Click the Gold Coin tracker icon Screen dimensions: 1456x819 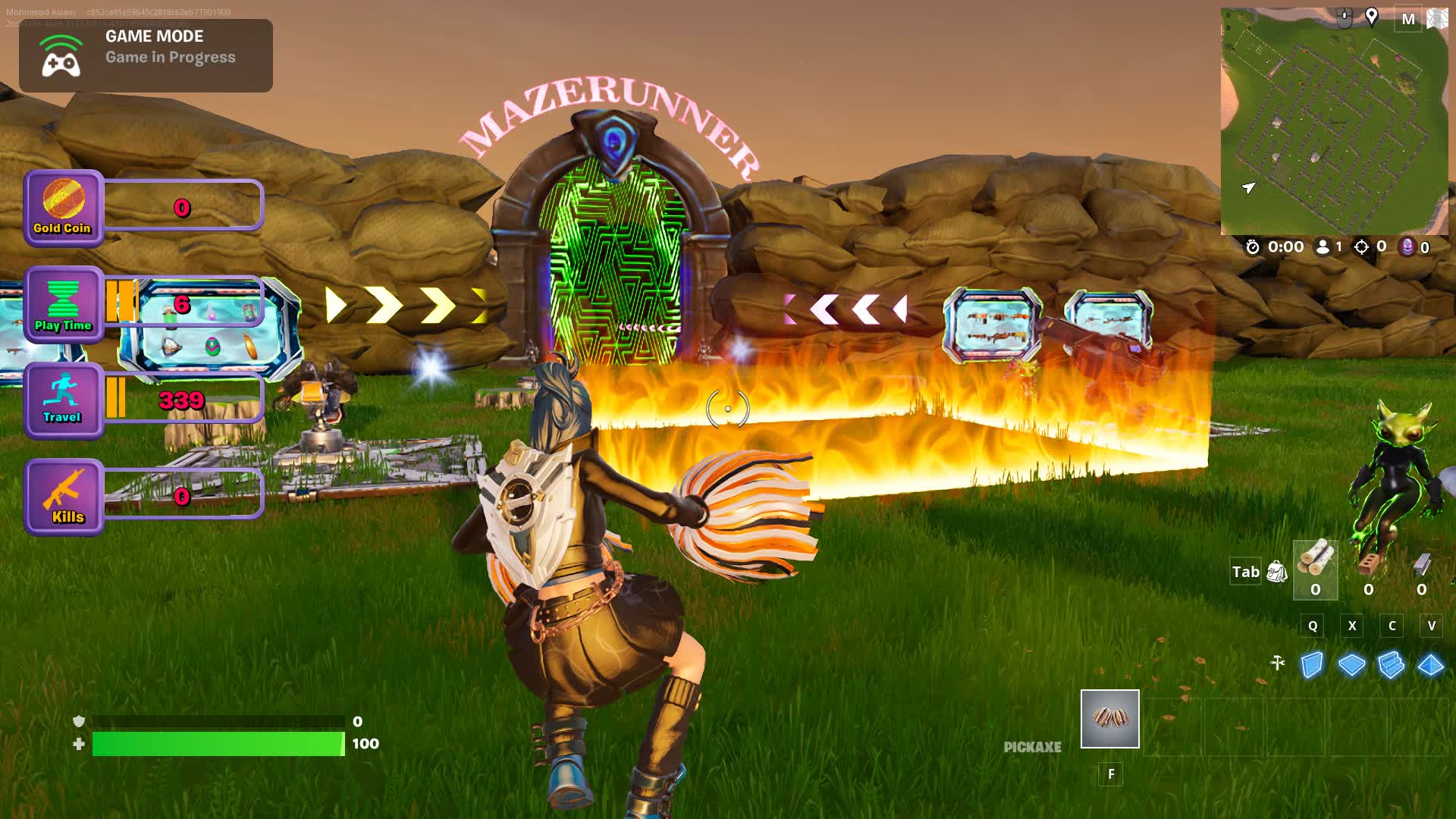[63, 208]
